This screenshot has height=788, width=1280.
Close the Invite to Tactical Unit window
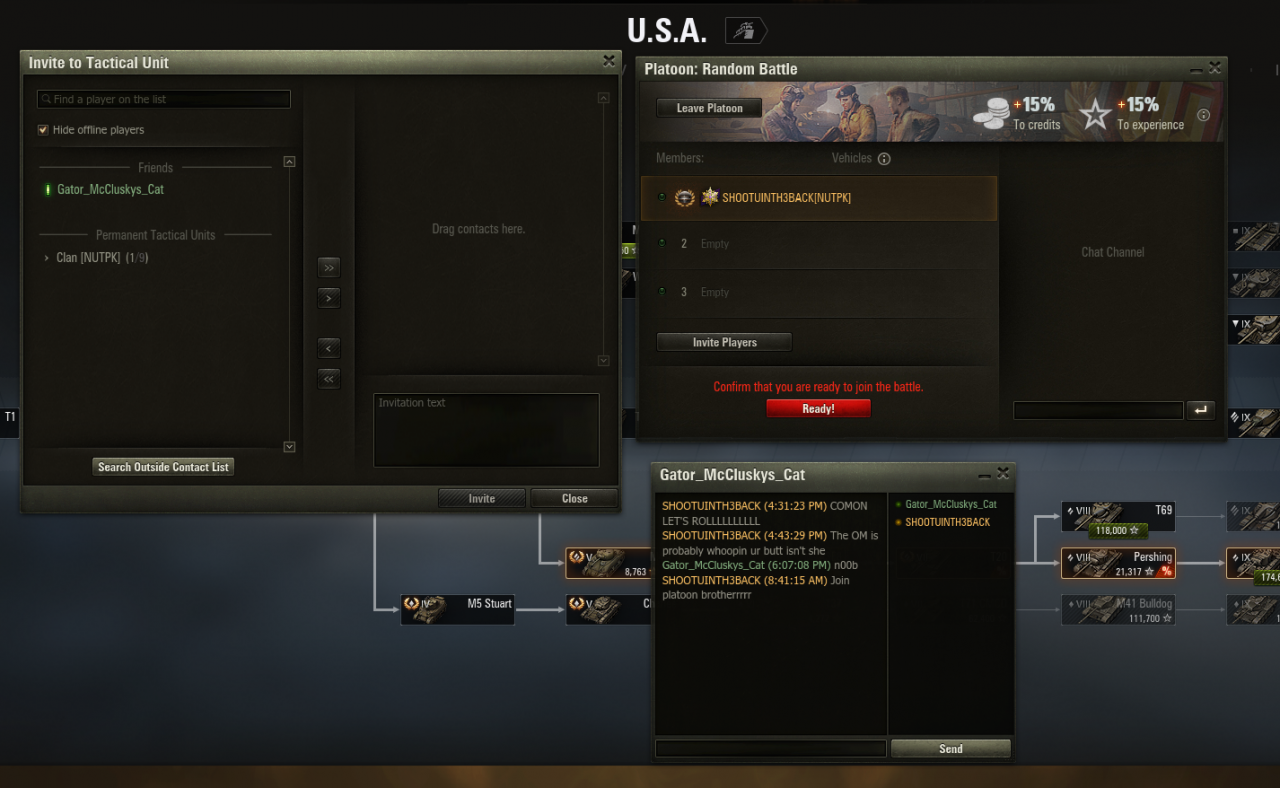tap(608, 61)
